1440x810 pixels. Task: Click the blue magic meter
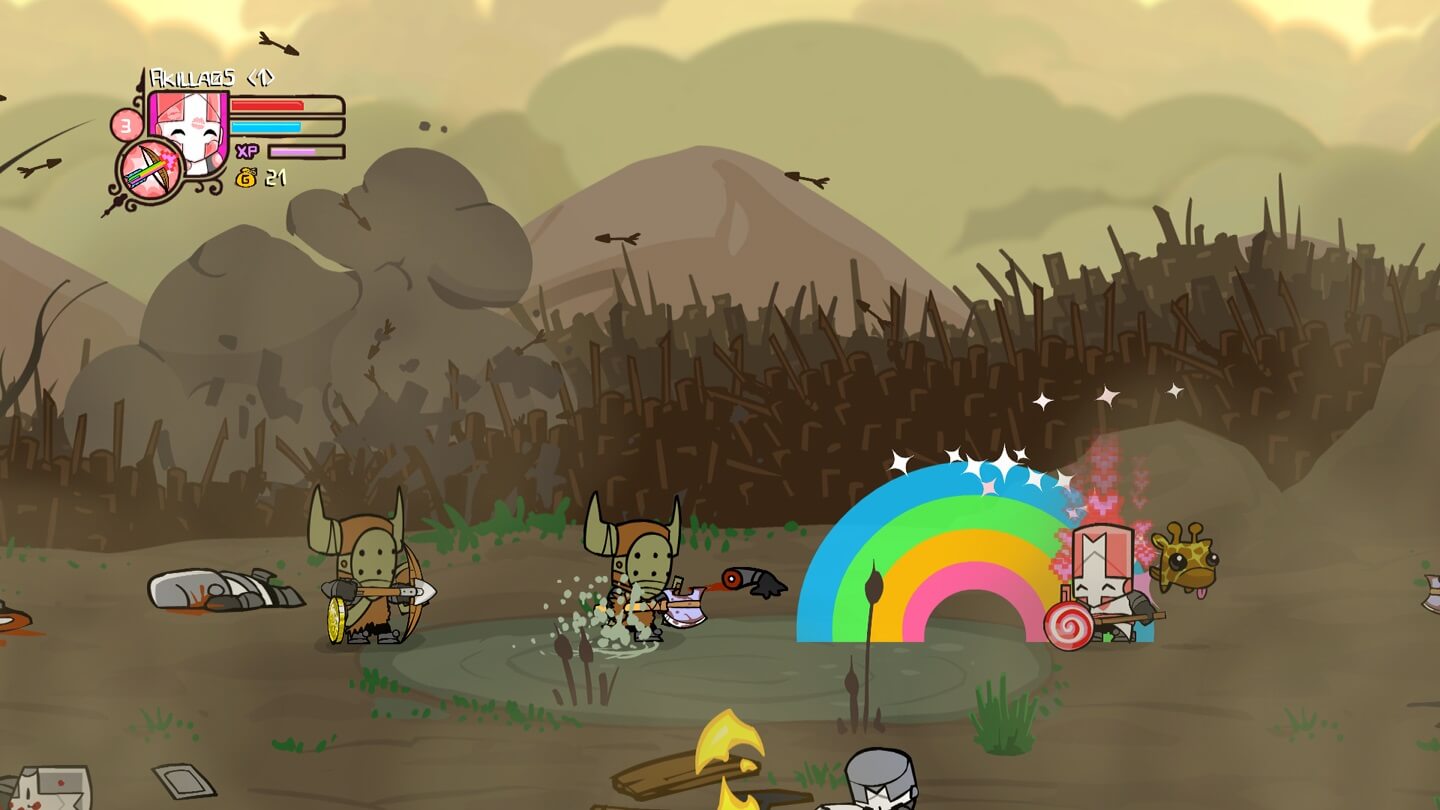[274, 125]
